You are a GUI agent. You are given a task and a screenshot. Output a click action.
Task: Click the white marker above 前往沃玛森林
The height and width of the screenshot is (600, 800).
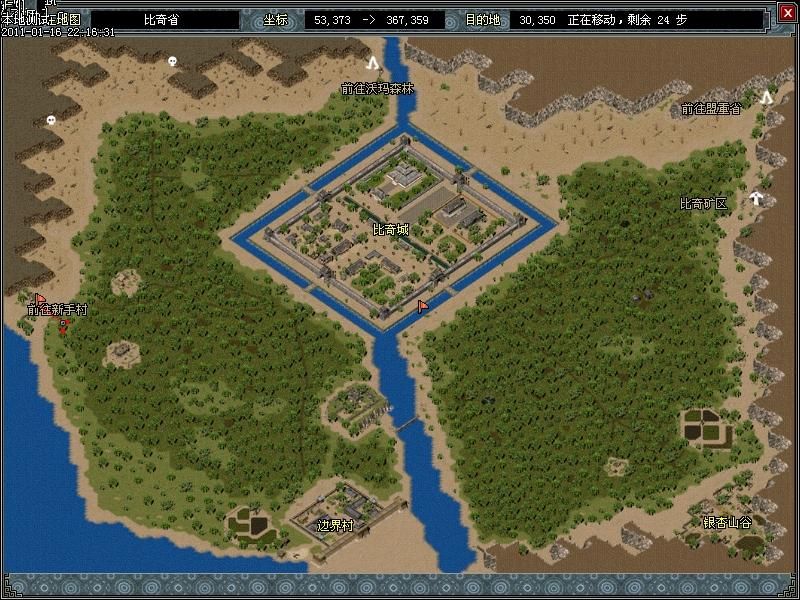374,62
